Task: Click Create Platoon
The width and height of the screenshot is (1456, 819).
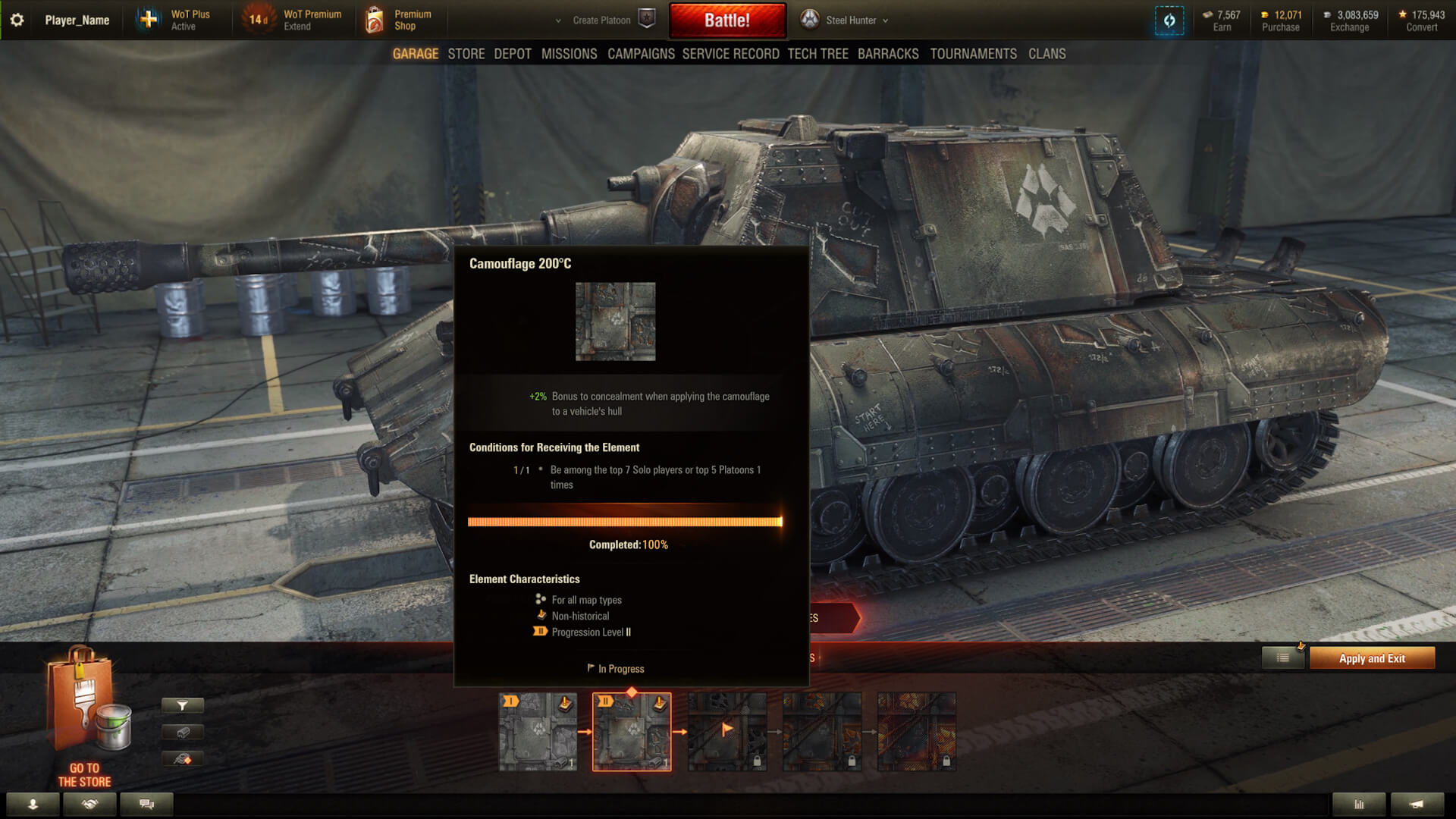Action: pos(601,20)
